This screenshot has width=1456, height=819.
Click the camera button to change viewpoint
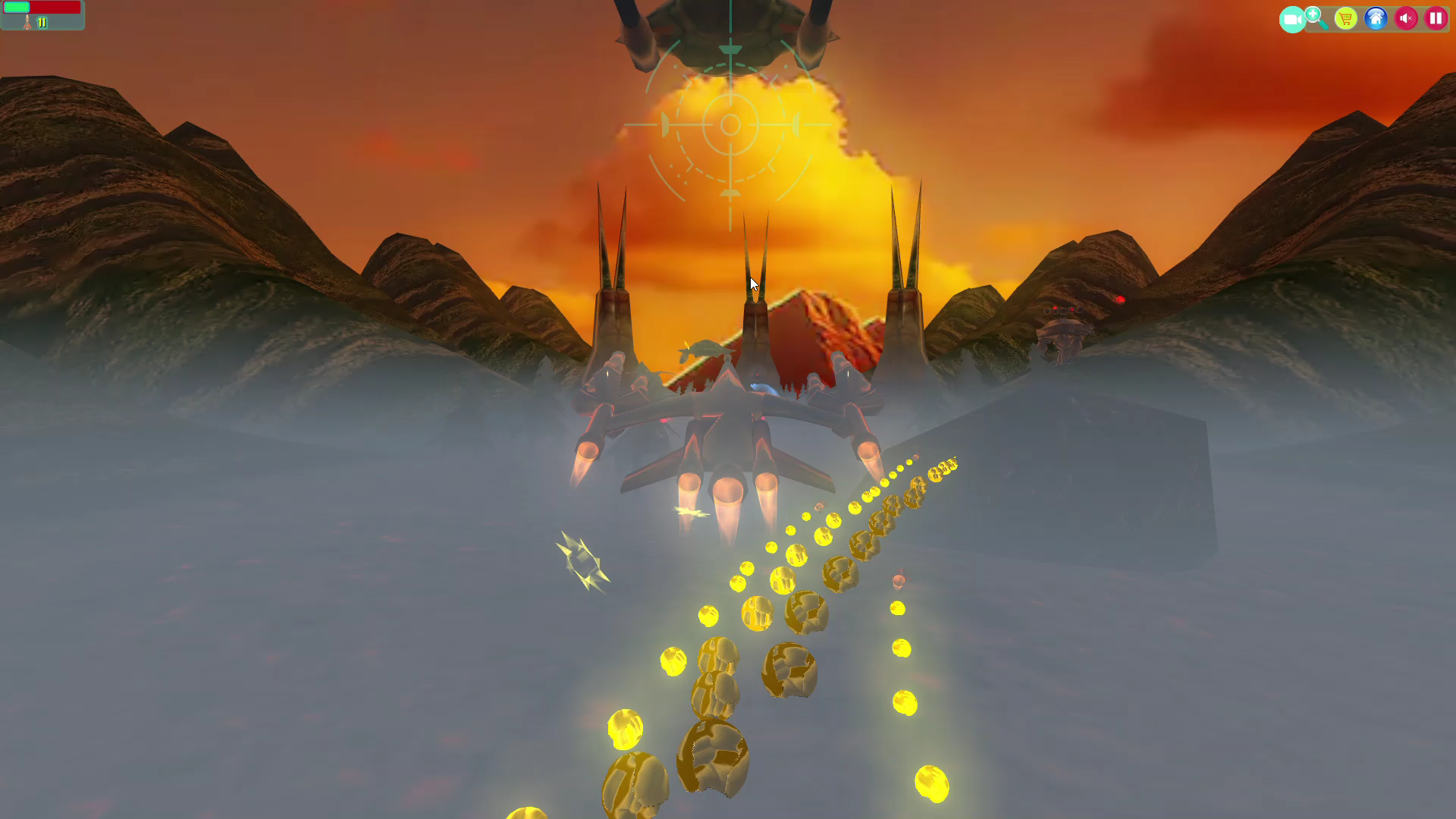tap(1293, 19)
